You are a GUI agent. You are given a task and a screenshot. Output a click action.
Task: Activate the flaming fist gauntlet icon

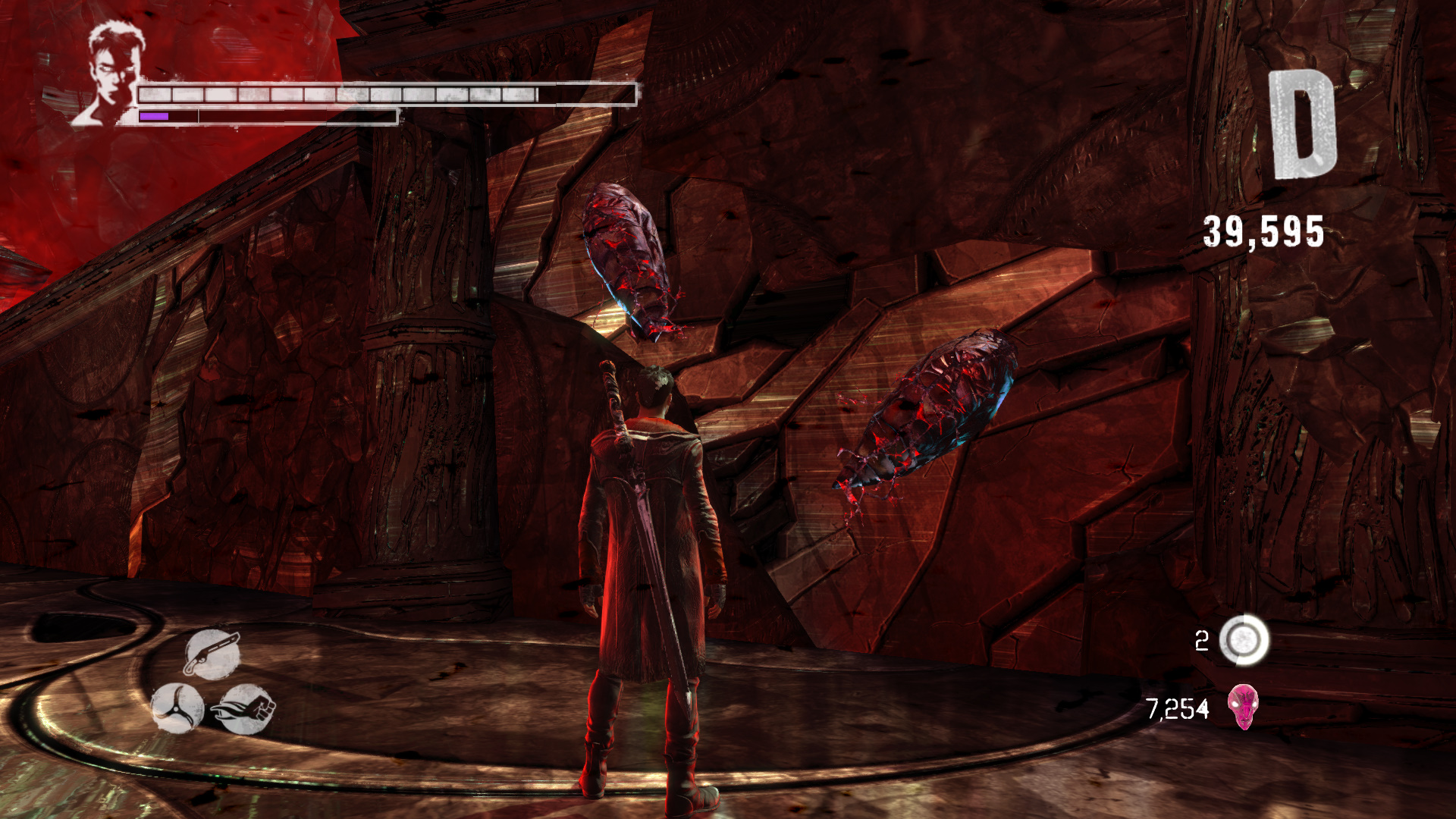(245, 709)
